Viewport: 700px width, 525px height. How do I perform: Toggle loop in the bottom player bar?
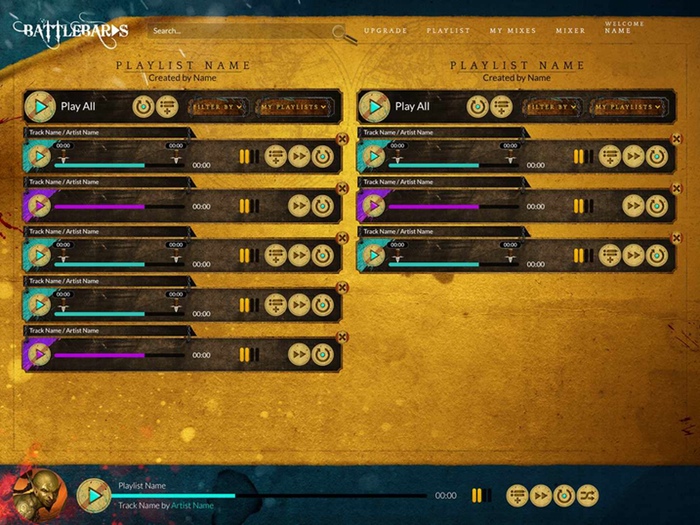point(564,495)
